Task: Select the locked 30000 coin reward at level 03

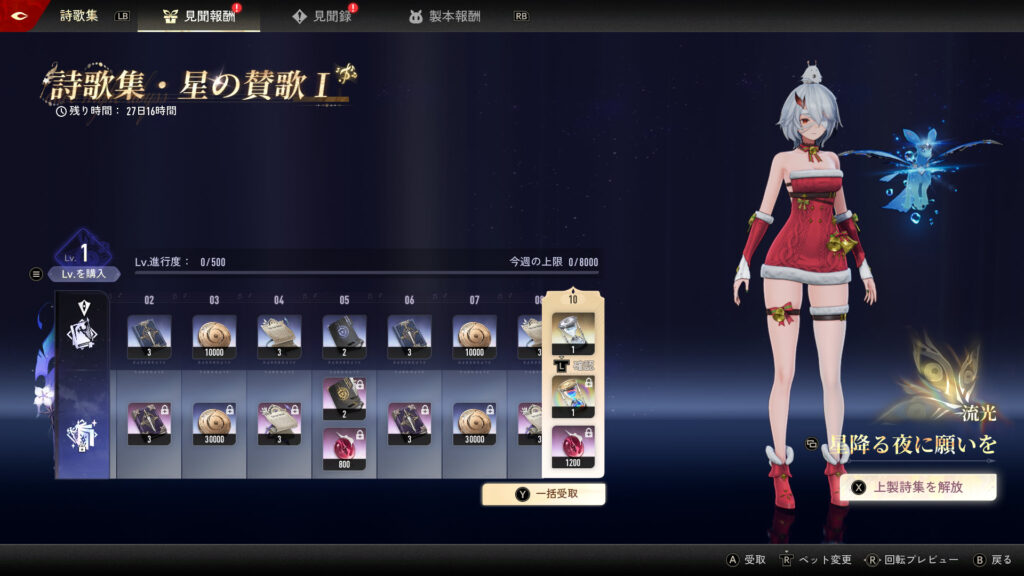Action: pos(214,424)
